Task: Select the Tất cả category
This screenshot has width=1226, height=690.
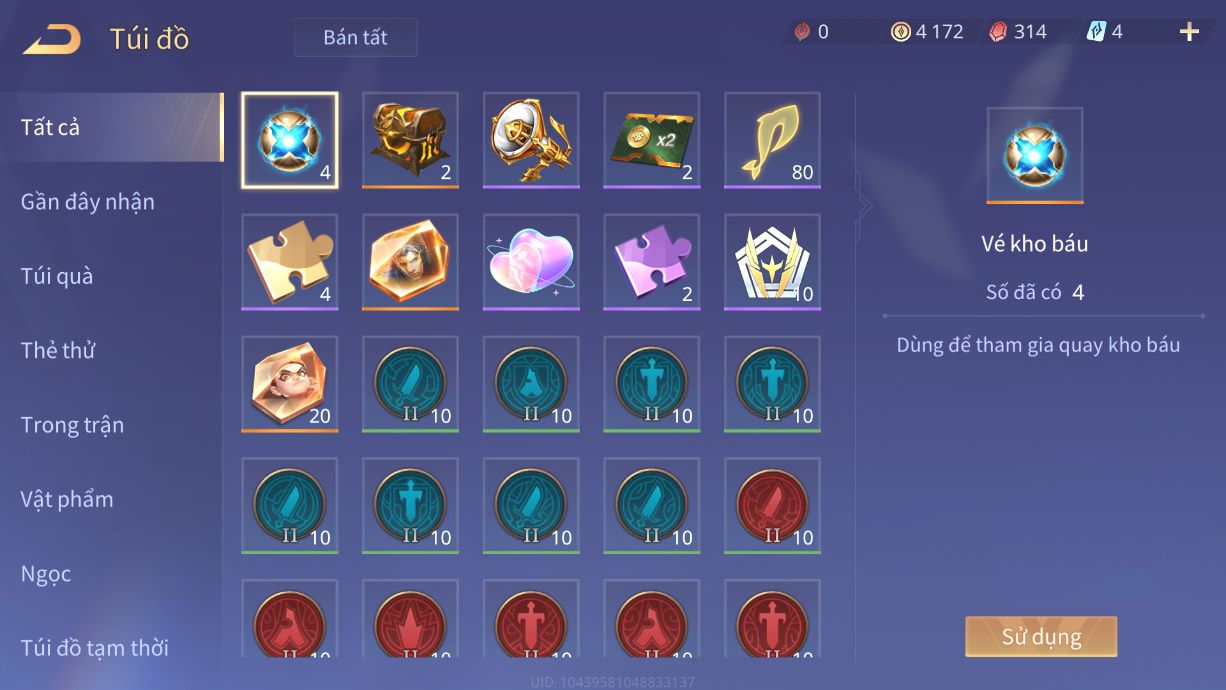Action: click(x=51, y=128)
